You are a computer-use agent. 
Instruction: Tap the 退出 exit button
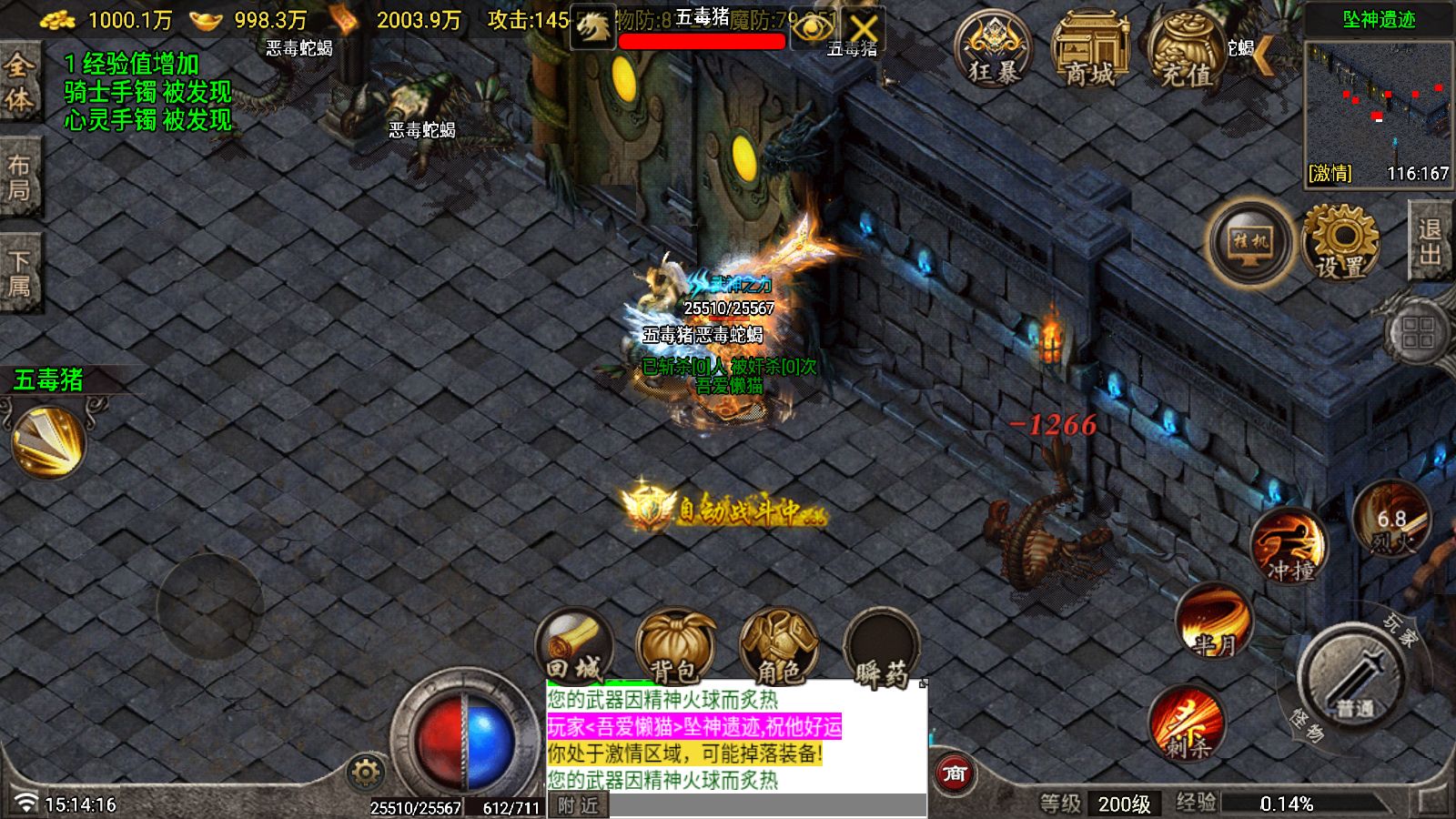tap(1430, 241)
